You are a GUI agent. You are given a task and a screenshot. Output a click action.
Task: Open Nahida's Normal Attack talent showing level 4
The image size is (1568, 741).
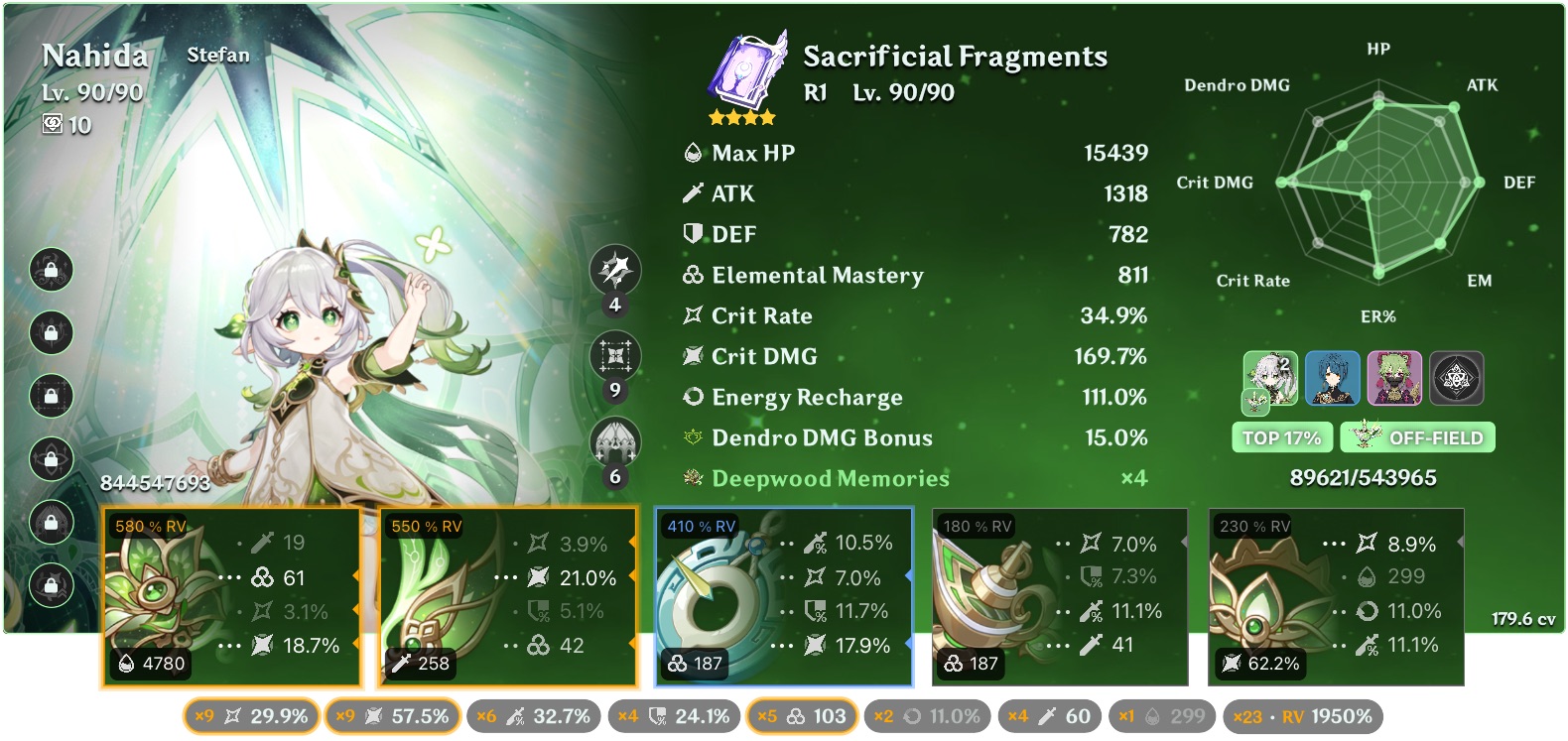click(616, 268)
